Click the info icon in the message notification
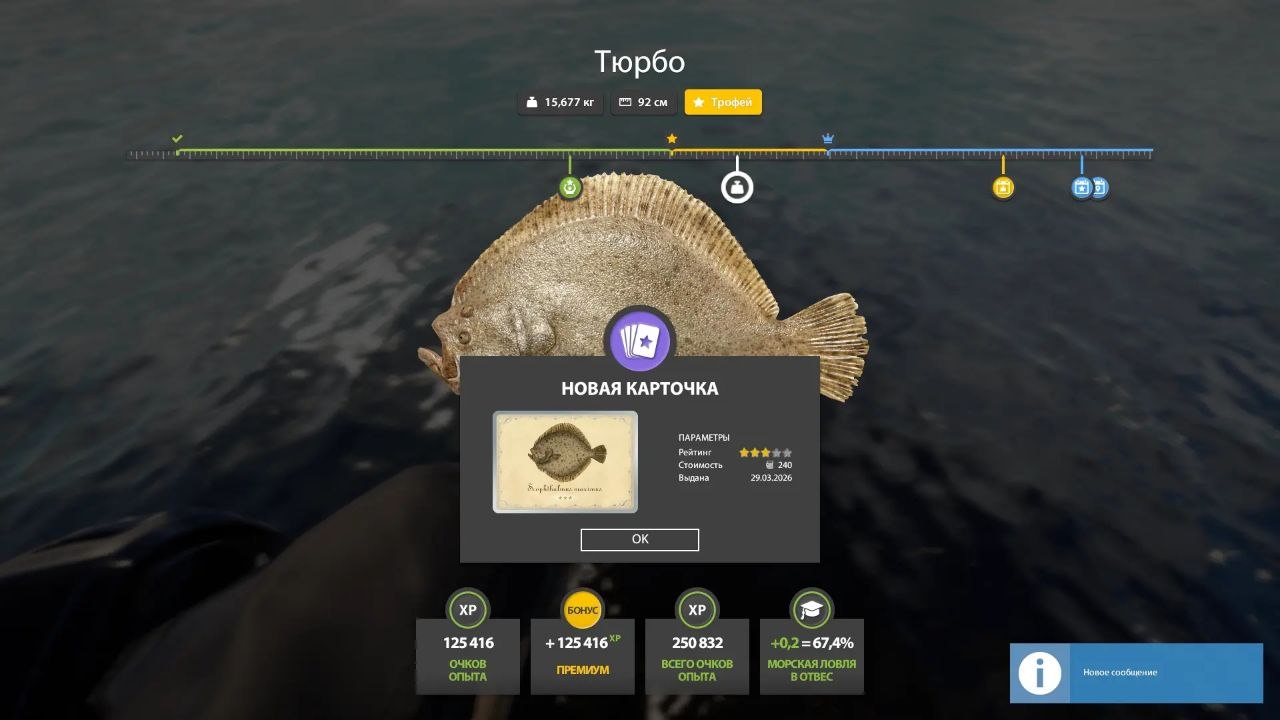1280x720 pixels. pos(1039,673)
